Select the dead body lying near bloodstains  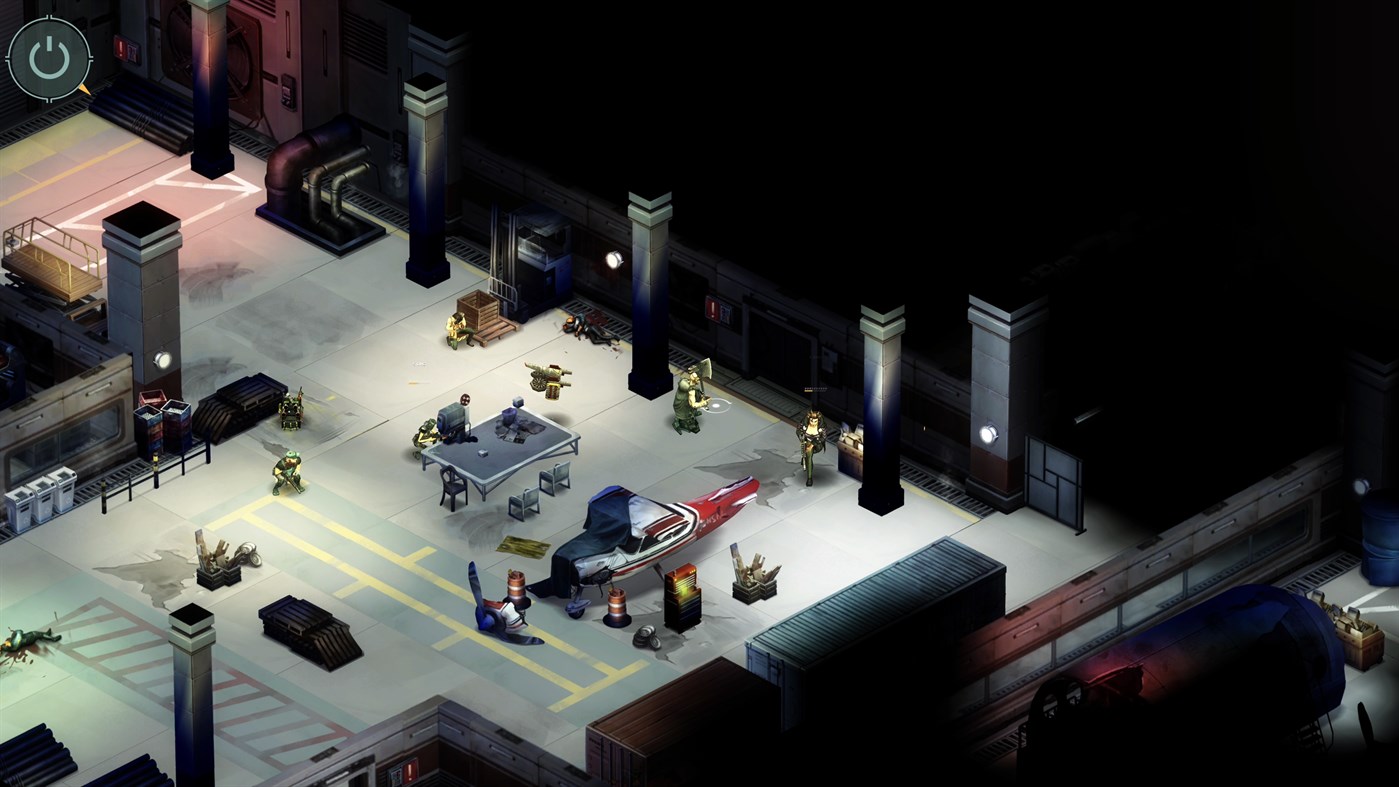tap(588, 328)
